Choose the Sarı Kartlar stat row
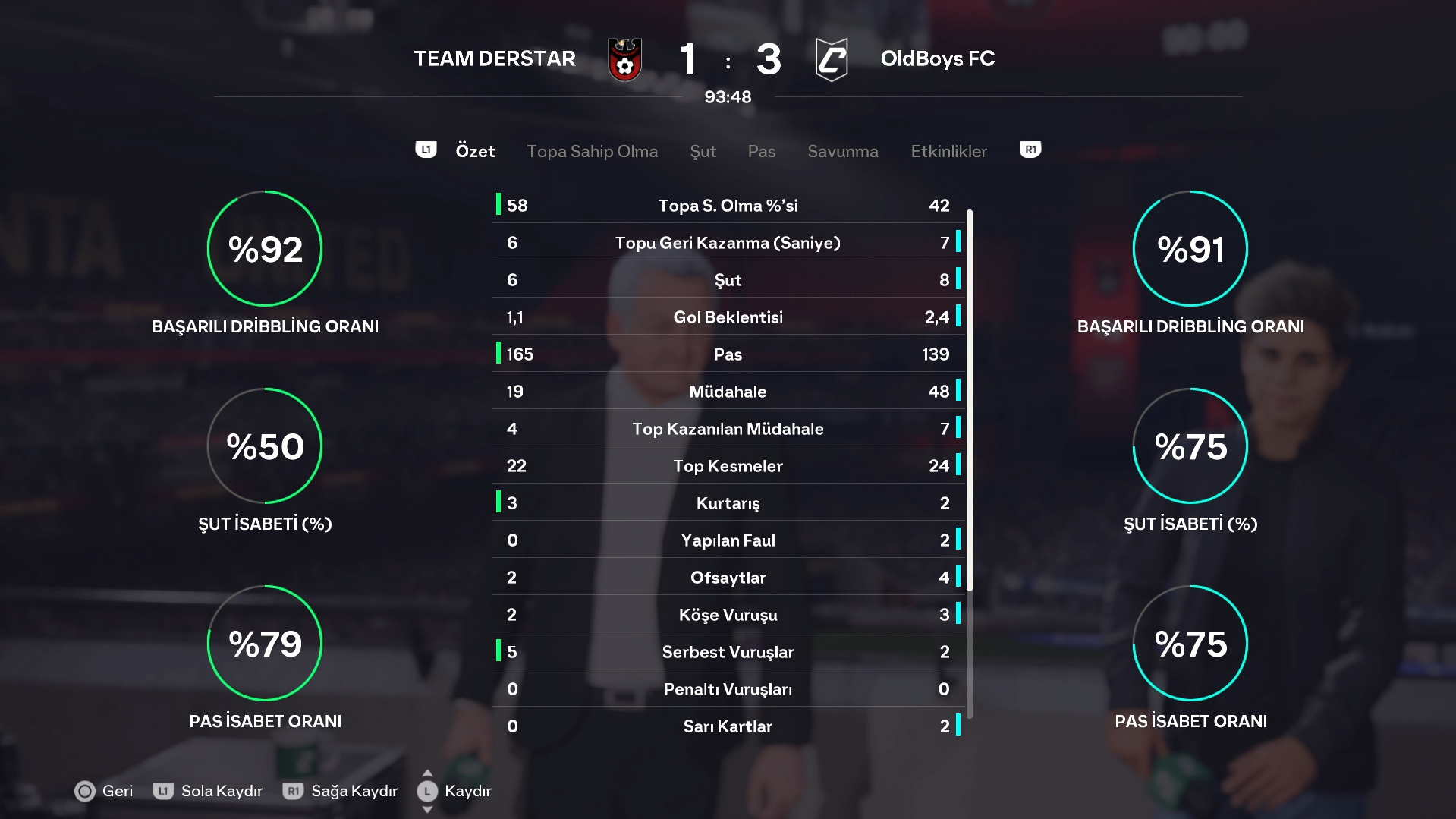The image size is (1456, 819). [728, 726]
